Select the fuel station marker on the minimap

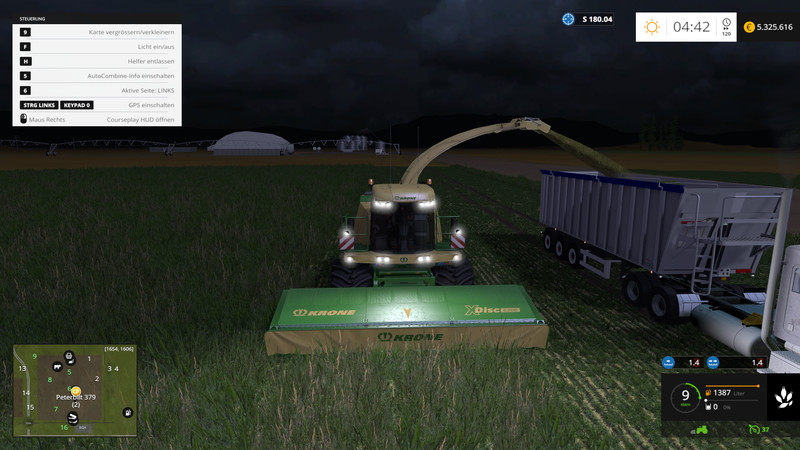127,412
